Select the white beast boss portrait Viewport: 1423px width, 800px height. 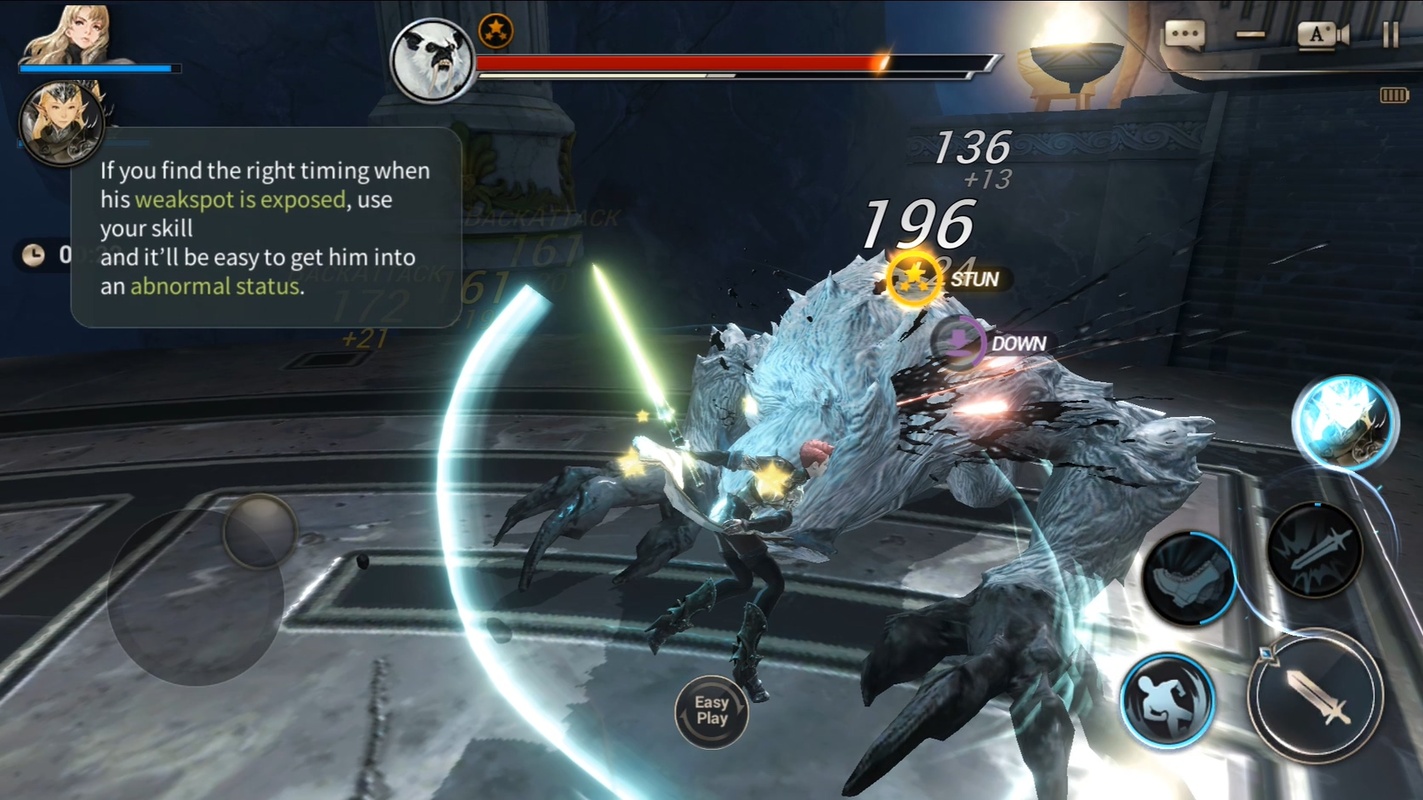click(x=432, y=61)
